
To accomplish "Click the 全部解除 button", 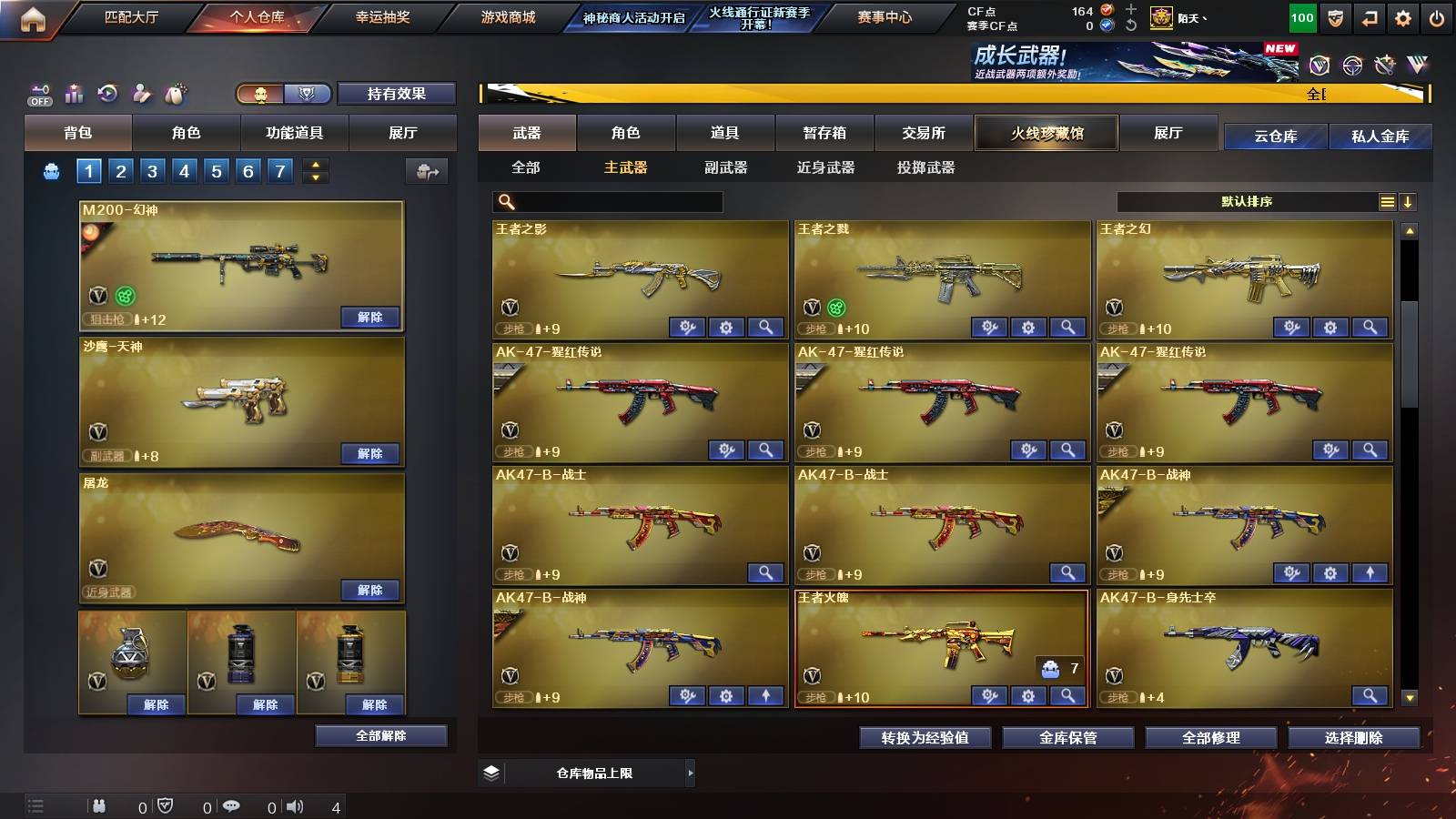I will point(381,735).
